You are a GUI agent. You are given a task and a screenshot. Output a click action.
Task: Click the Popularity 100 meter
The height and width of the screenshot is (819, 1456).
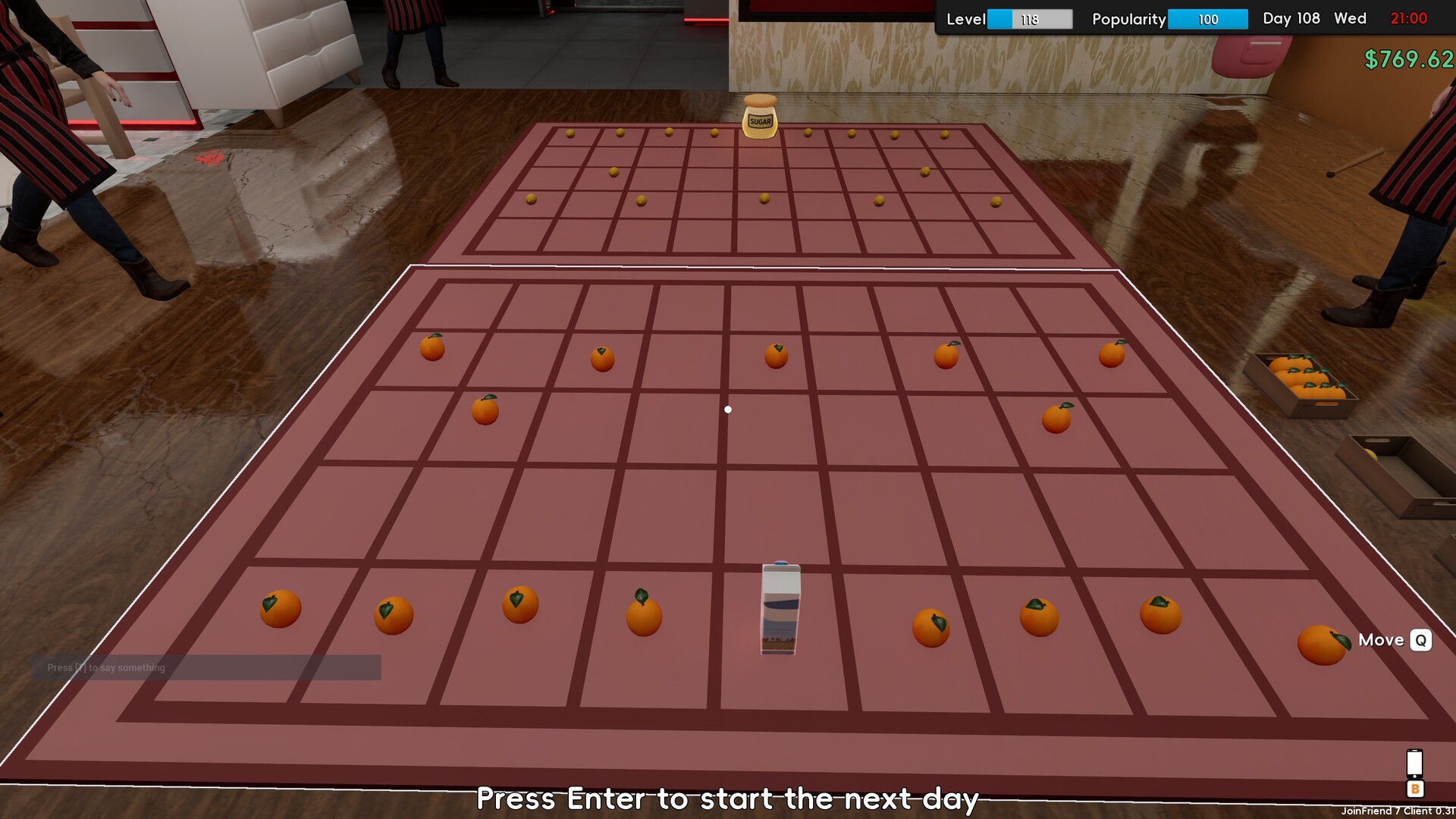point(1209,20)
